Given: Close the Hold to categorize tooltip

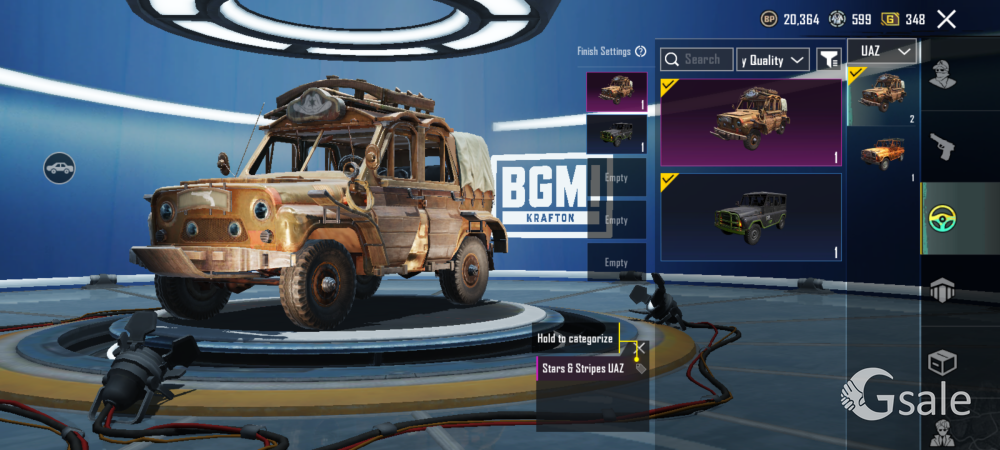Looking at the screenshot, I should click(641, 348).
